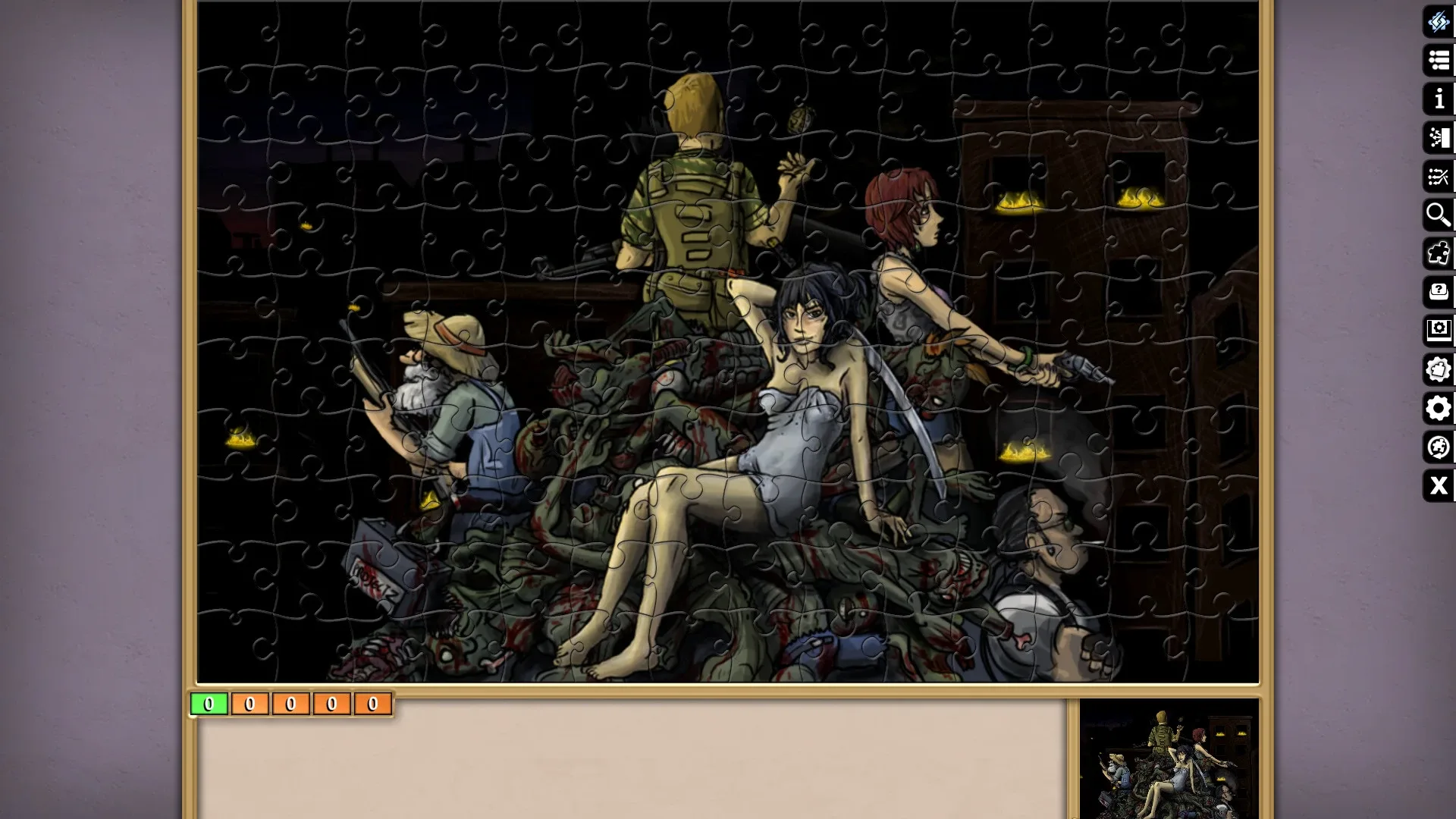Show puzzle info via the i icon
1456x819 pixels.
click(1438, 99)
